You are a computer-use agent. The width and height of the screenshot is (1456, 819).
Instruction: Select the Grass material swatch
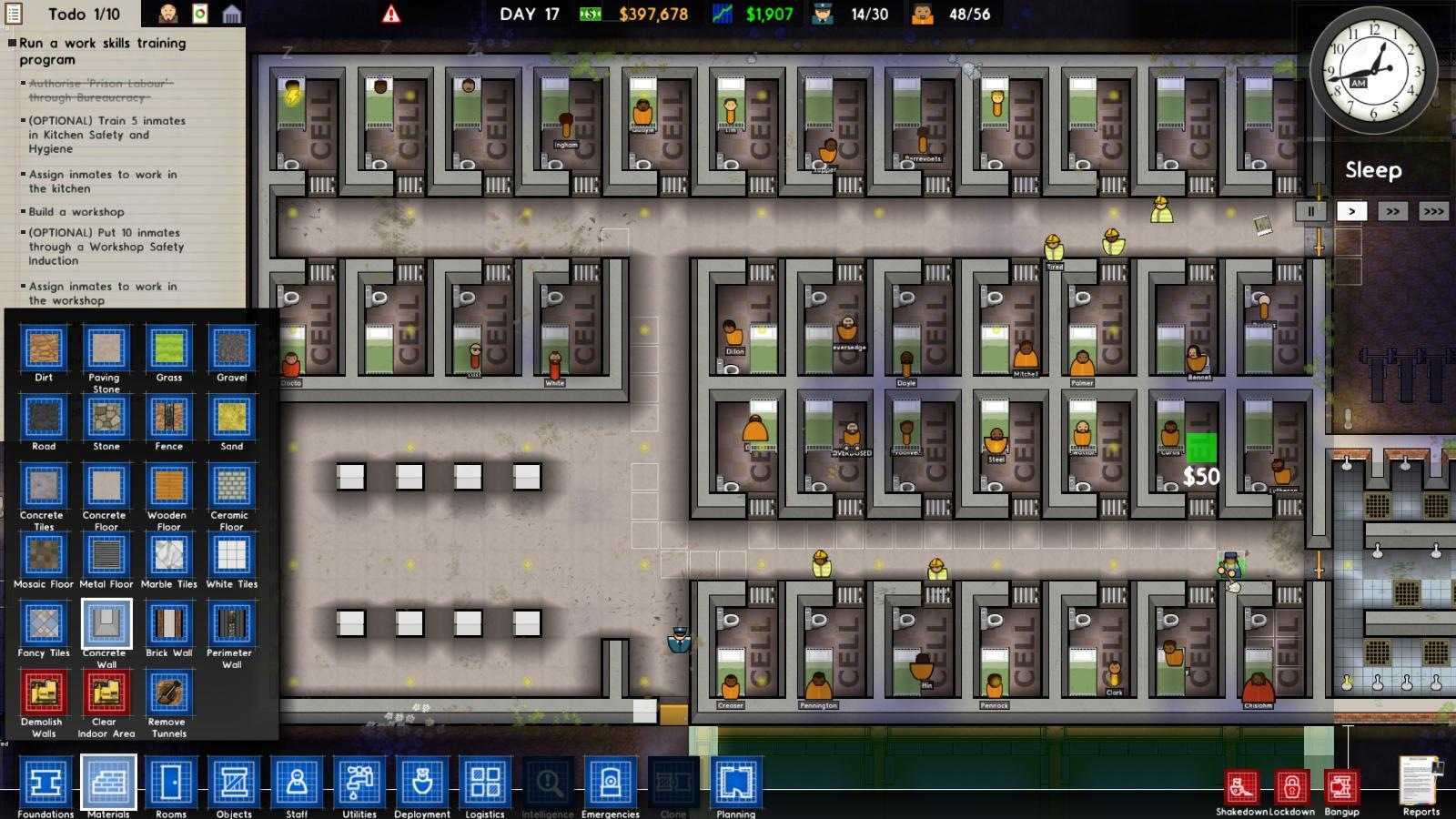167,349
